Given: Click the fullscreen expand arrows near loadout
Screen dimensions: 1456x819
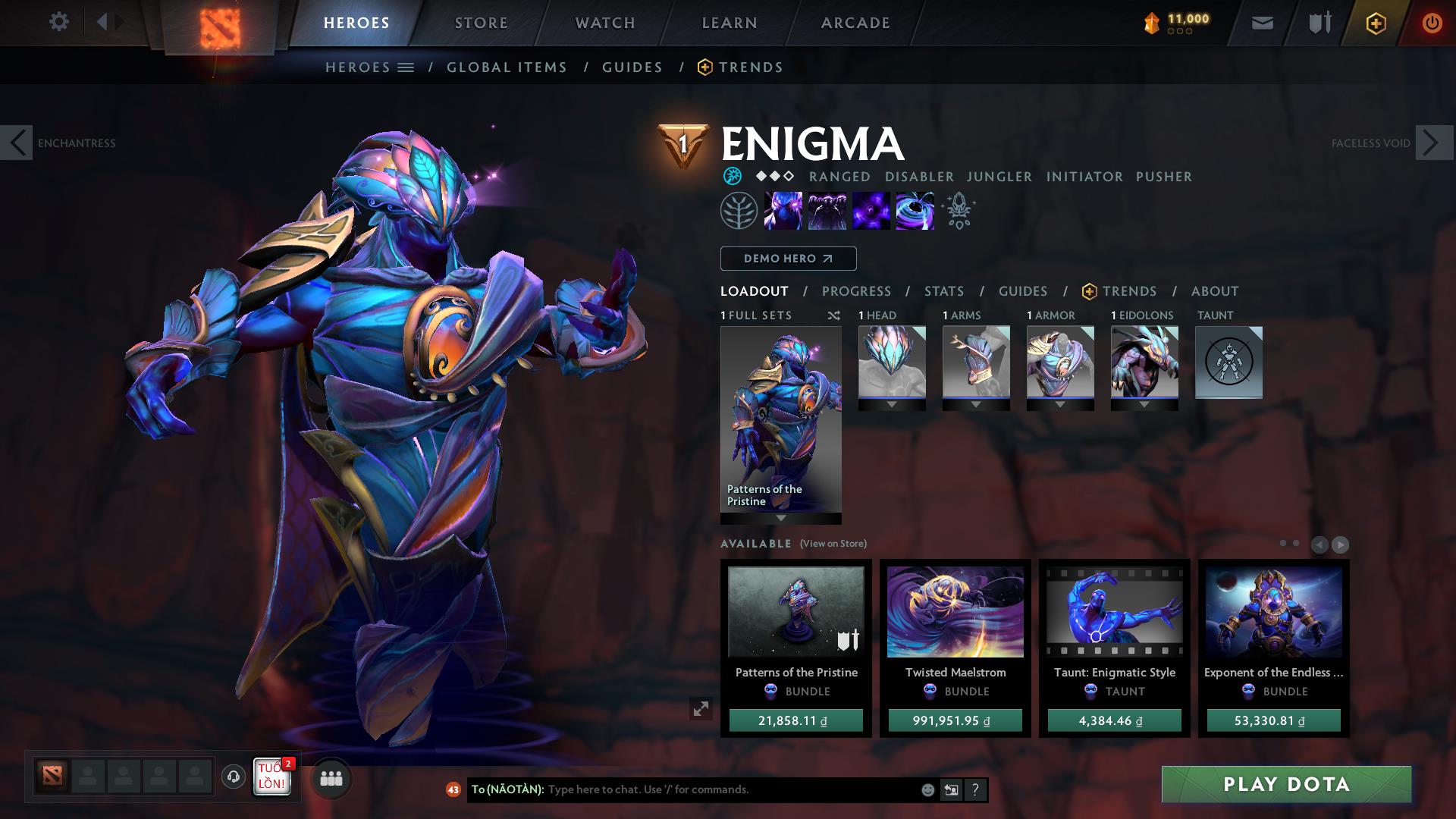Looking at the screenshot, I should click(x=701, y=710).
